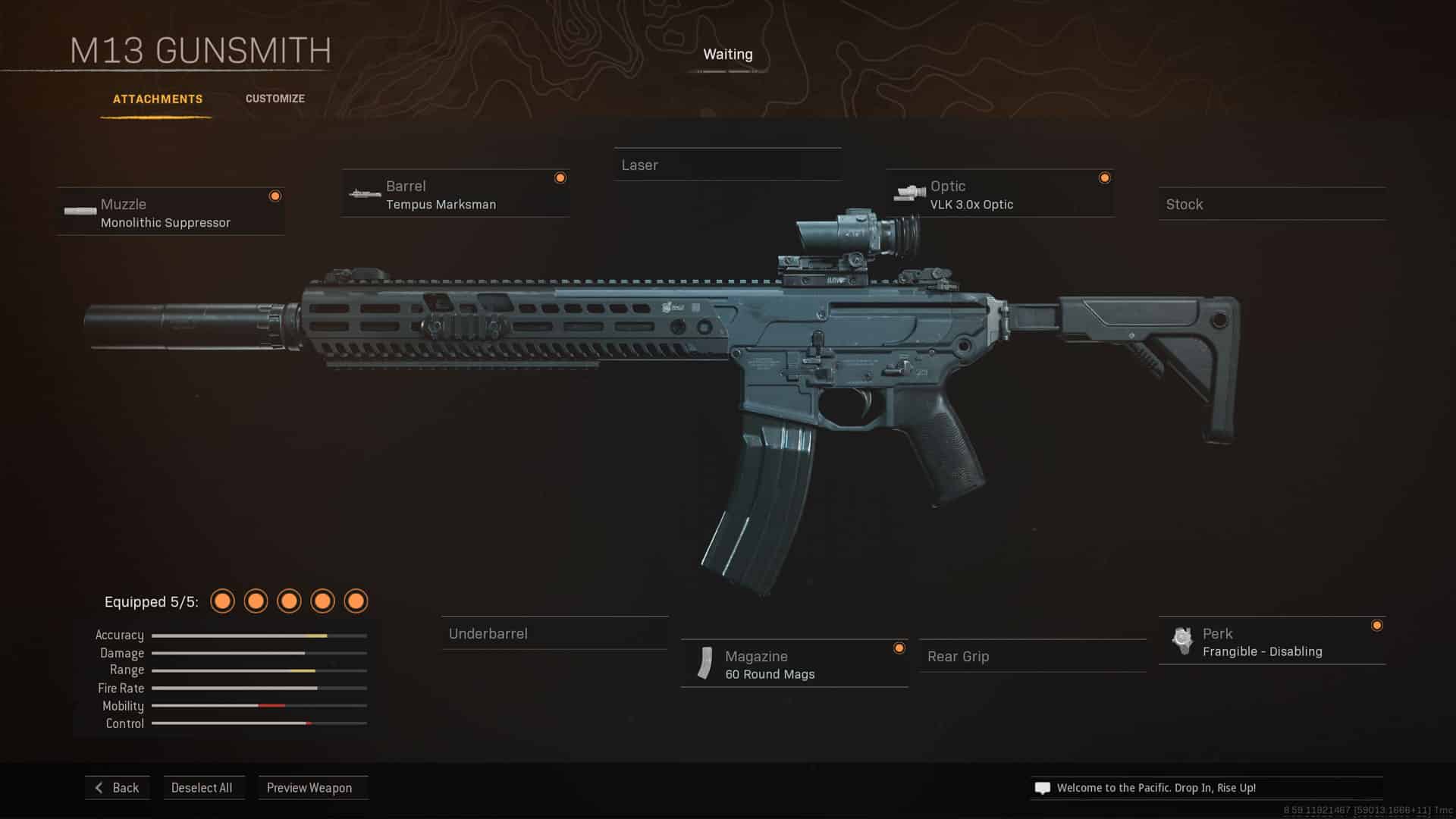
Task: Choose the empty Rear Grip slot
Action: pyautogui.click(x=1032, y=657)
